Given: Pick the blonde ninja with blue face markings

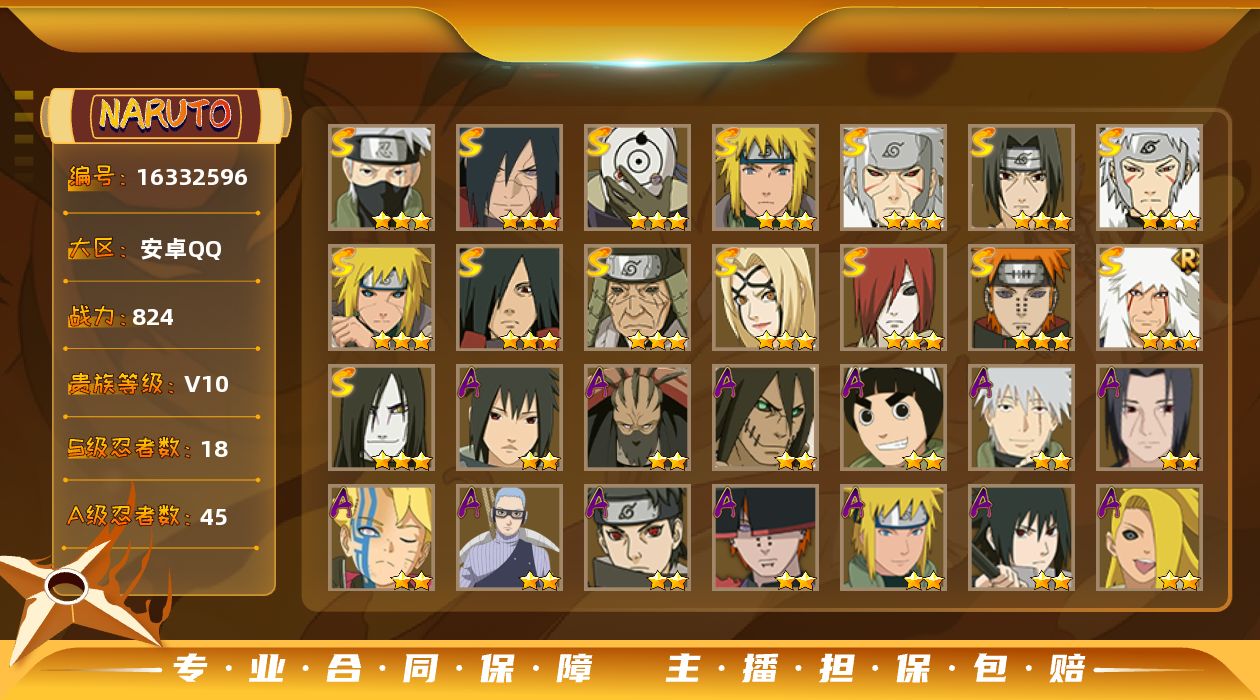Looking at the screenshot, I should click(x=381, y=537).
